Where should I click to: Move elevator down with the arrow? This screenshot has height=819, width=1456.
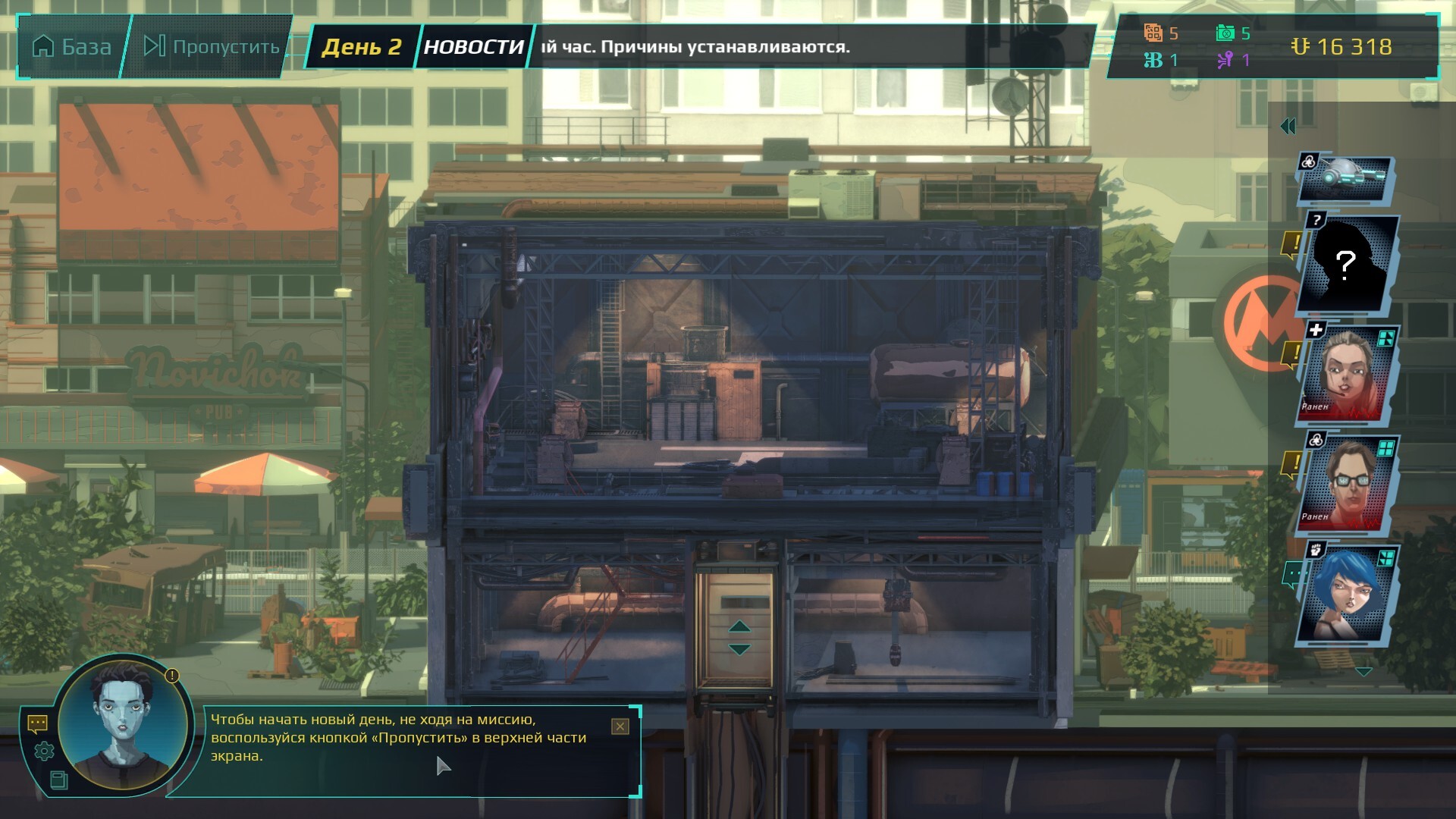(739, 650)
